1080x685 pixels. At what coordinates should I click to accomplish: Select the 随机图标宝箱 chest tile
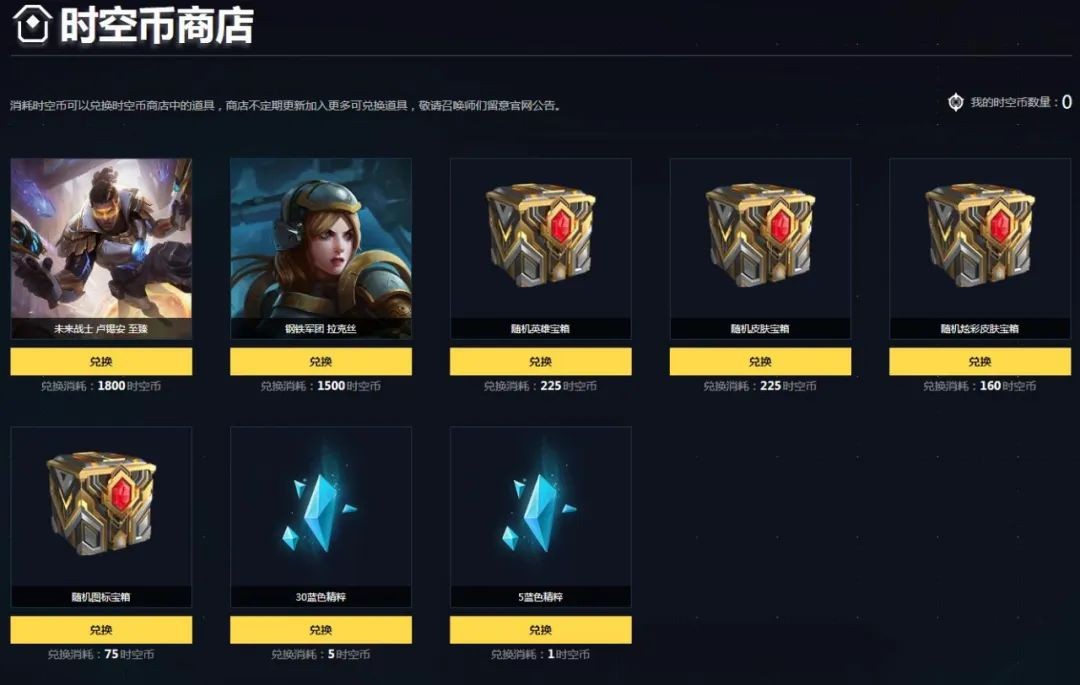(x=101, y=506)
